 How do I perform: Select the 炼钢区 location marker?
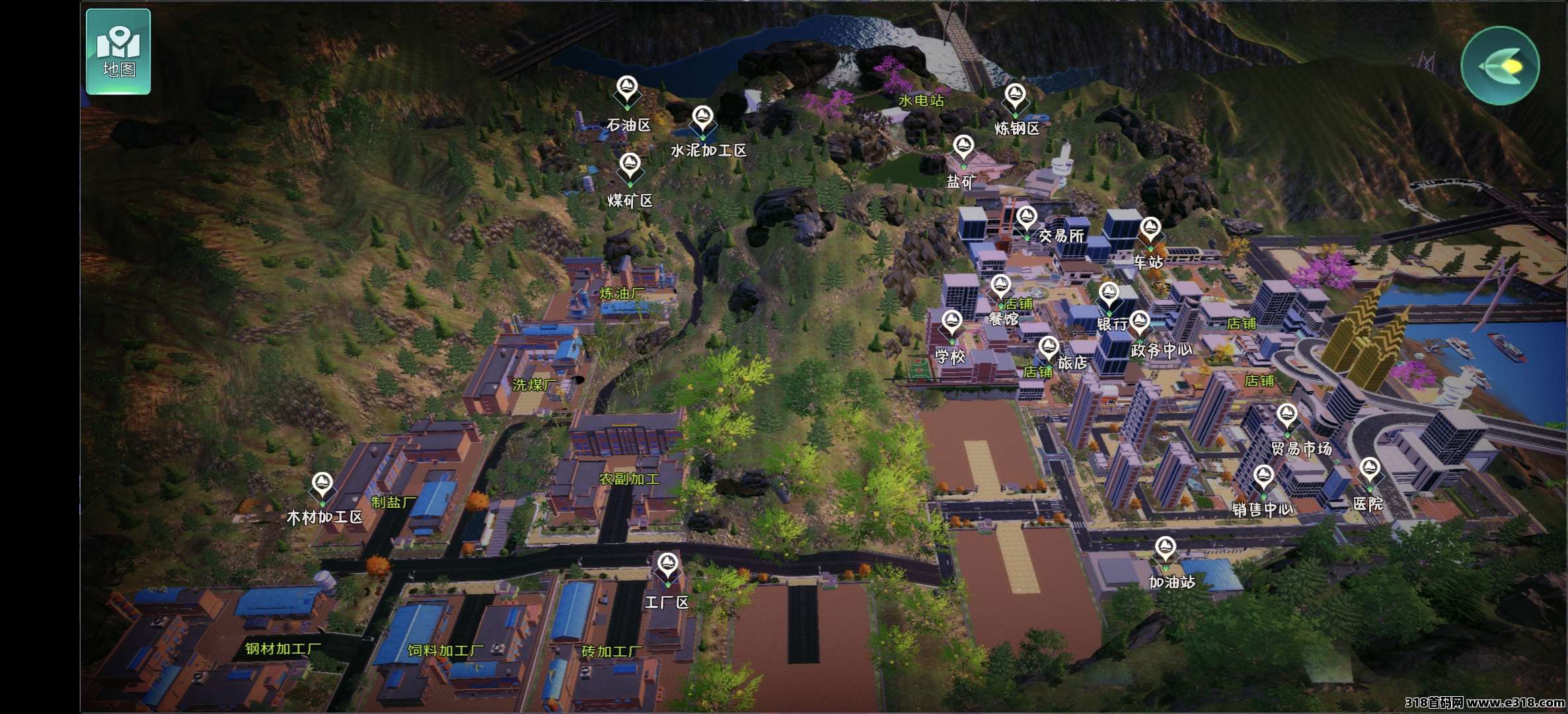pos(1015,97)
